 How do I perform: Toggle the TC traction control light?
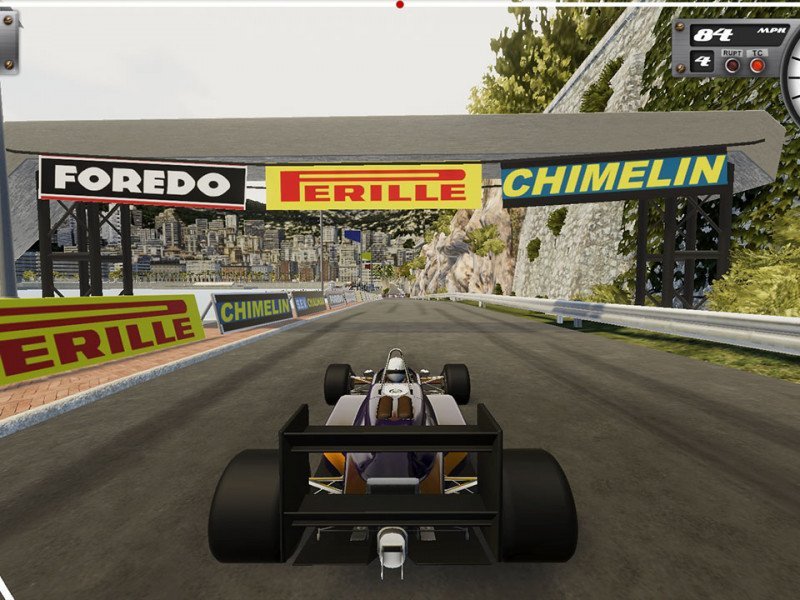point(757,65)
